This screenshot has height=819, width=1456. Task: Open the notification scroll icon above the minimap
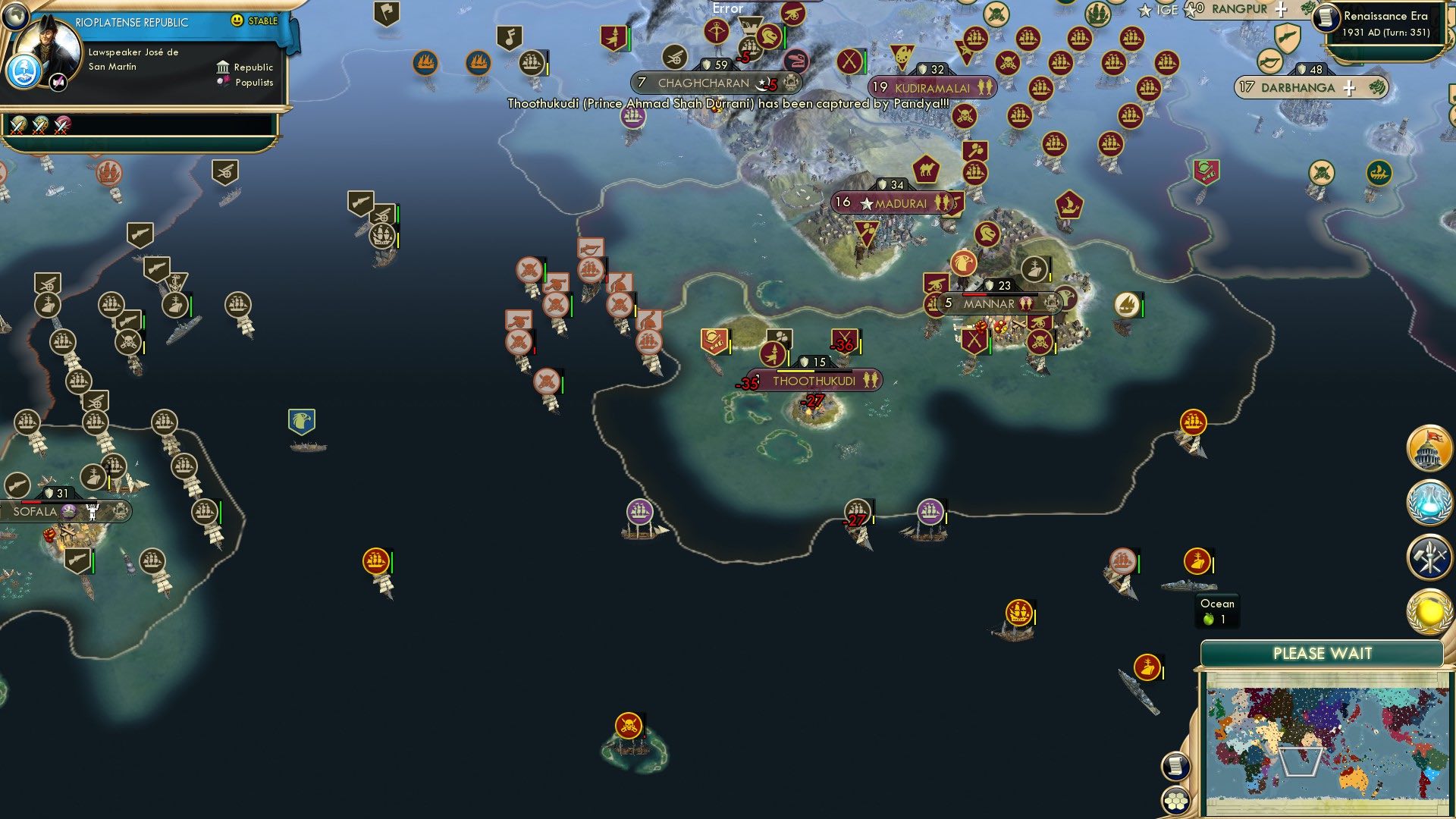[x=1176, y=767]
